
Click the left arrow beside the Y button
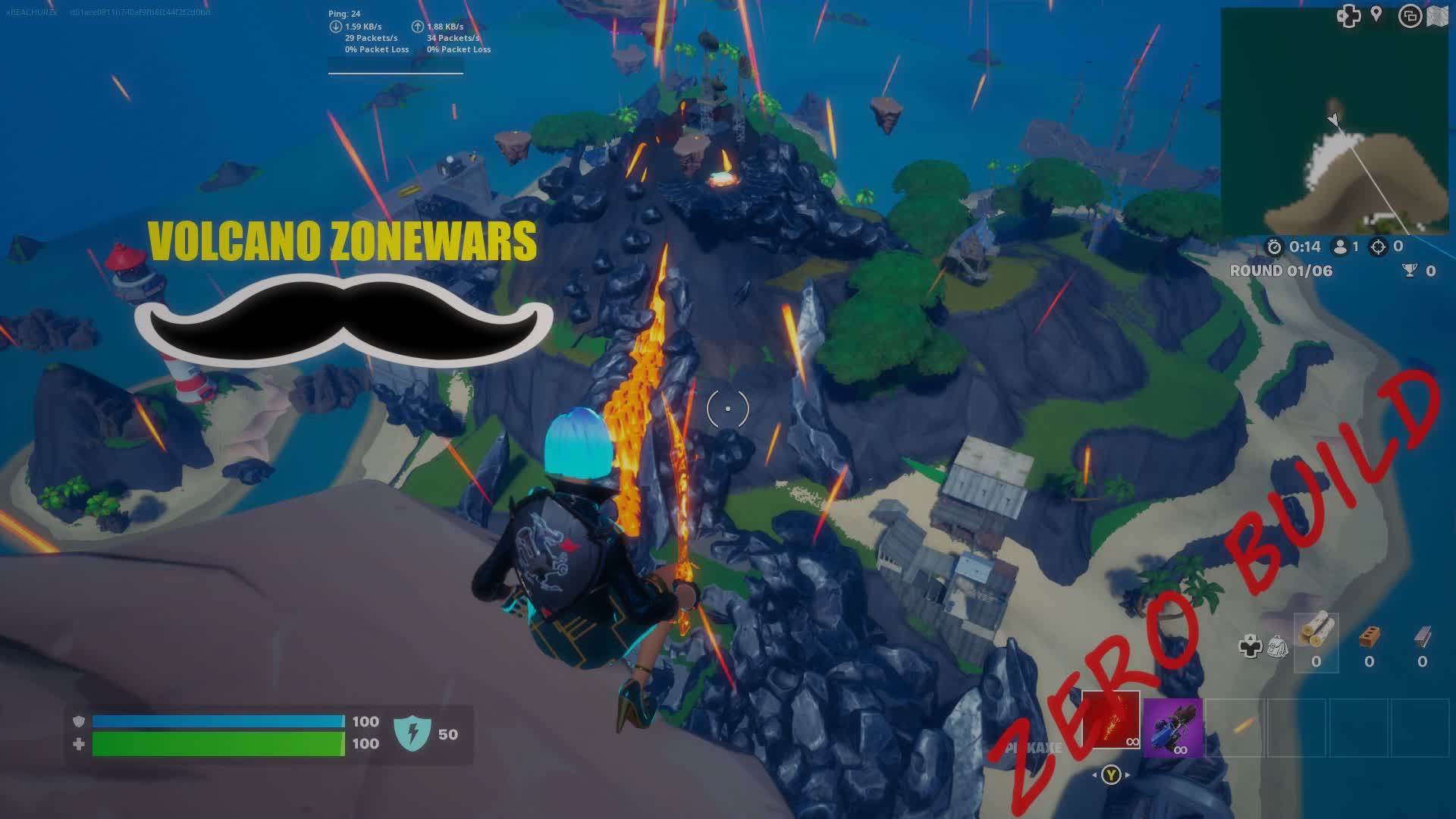tap(1095, 774)
